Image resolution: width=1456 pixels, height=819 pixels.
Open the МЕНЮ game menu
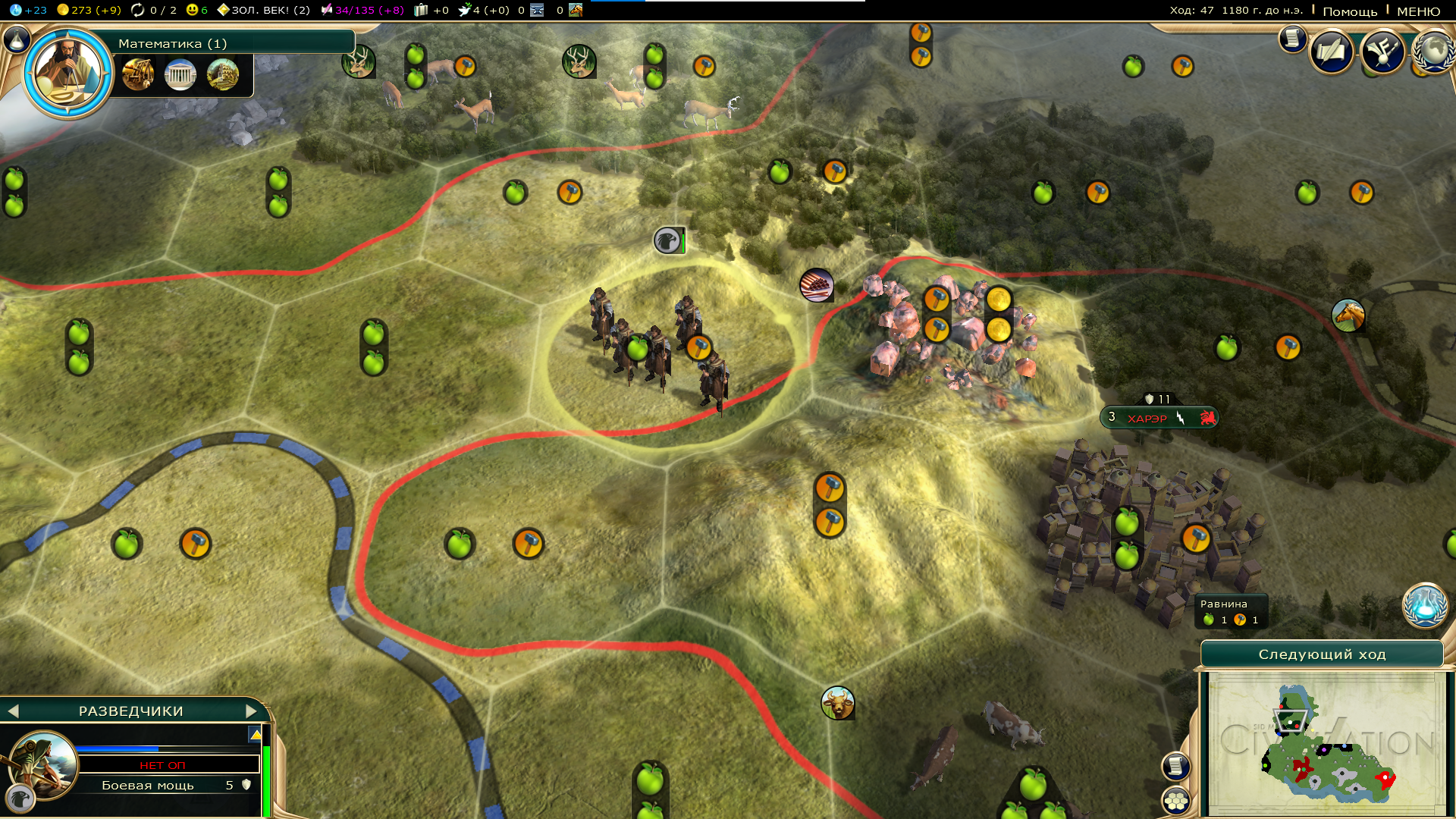(1418, 11)
